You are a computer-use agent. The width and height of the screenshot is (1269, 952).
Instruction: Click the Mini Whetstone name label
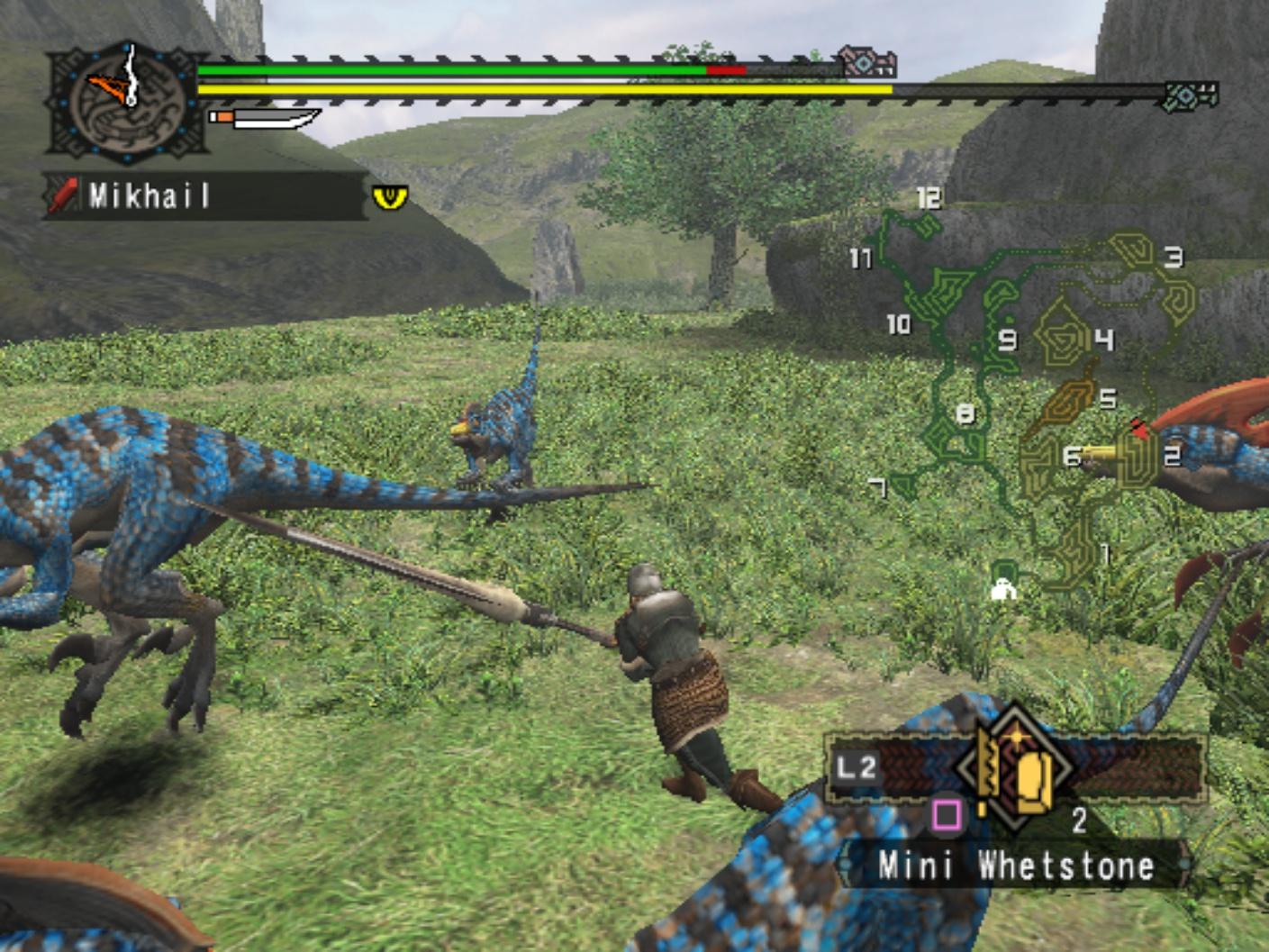coord(1016,866)
